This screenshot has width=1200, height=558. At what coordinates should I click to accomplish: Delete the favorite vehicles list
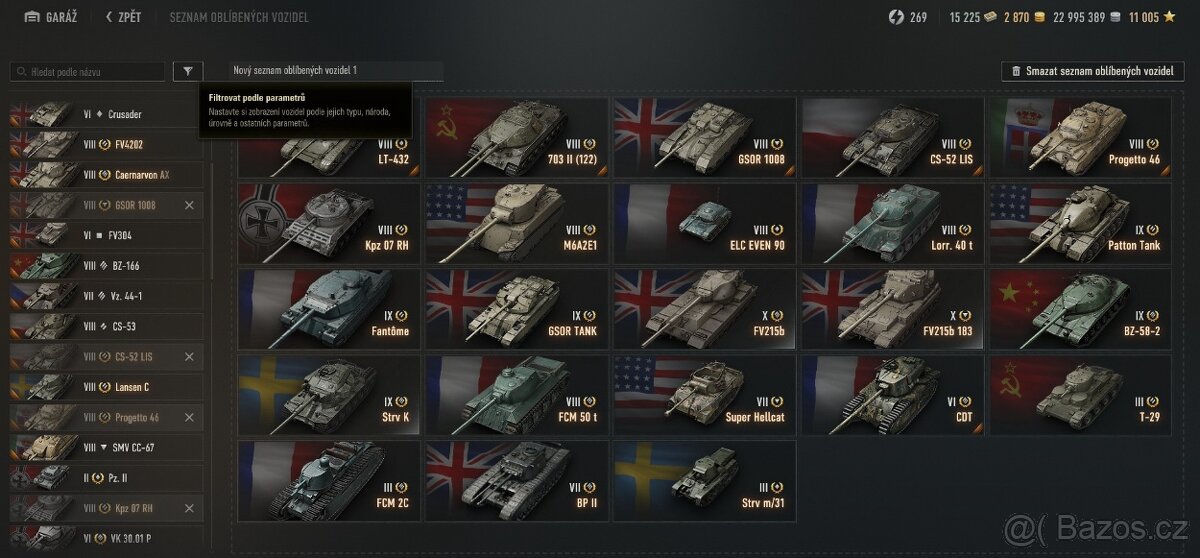[1092, 71]
